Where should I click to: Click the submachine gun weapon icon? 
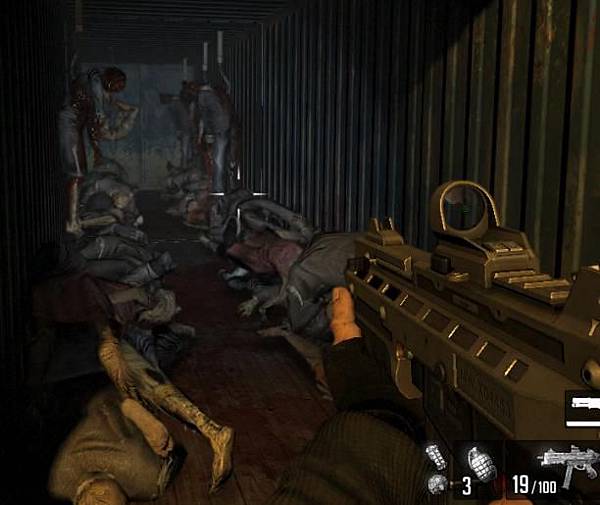pos(568,467)
